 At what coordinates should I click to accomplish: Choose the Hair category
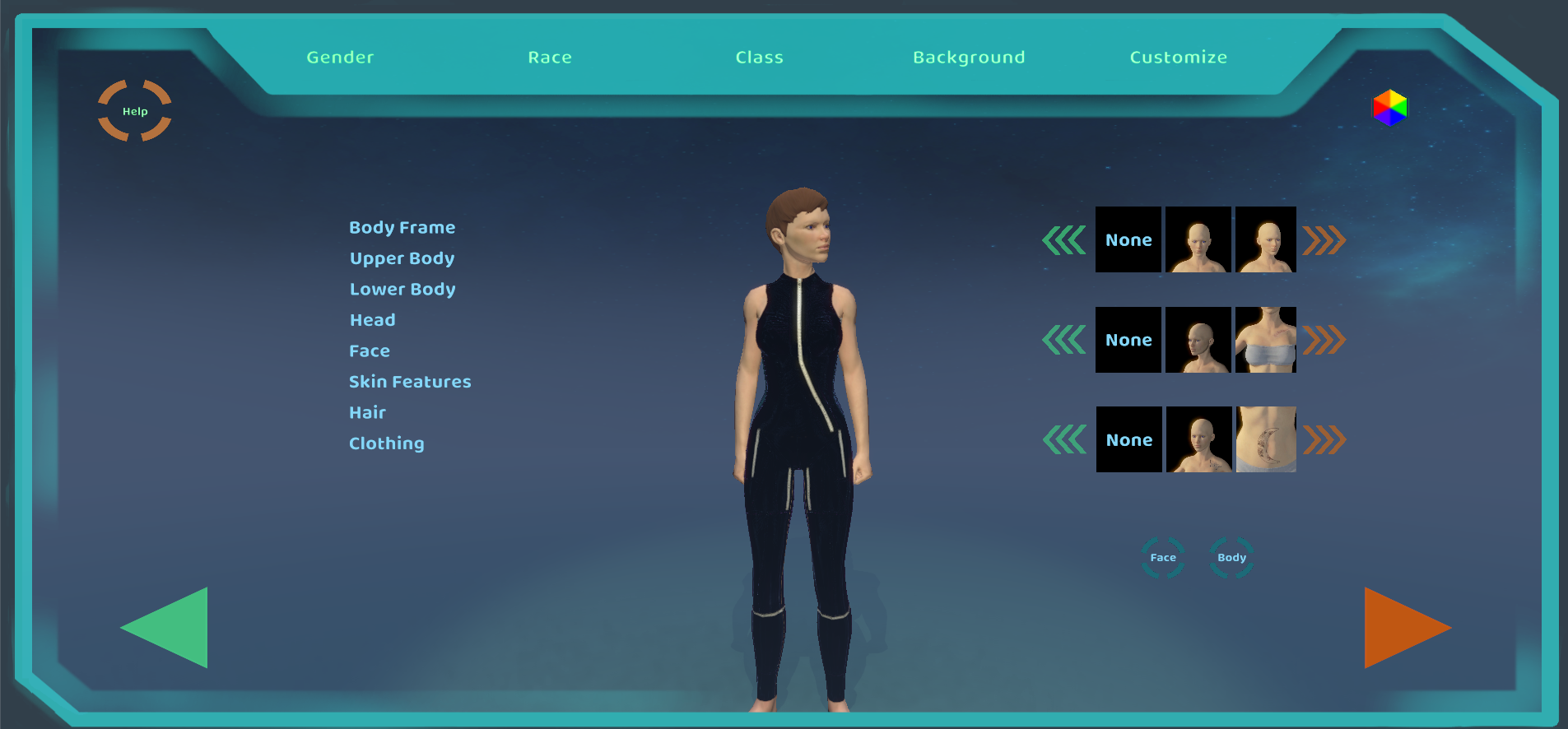click(x=367, y=413)
